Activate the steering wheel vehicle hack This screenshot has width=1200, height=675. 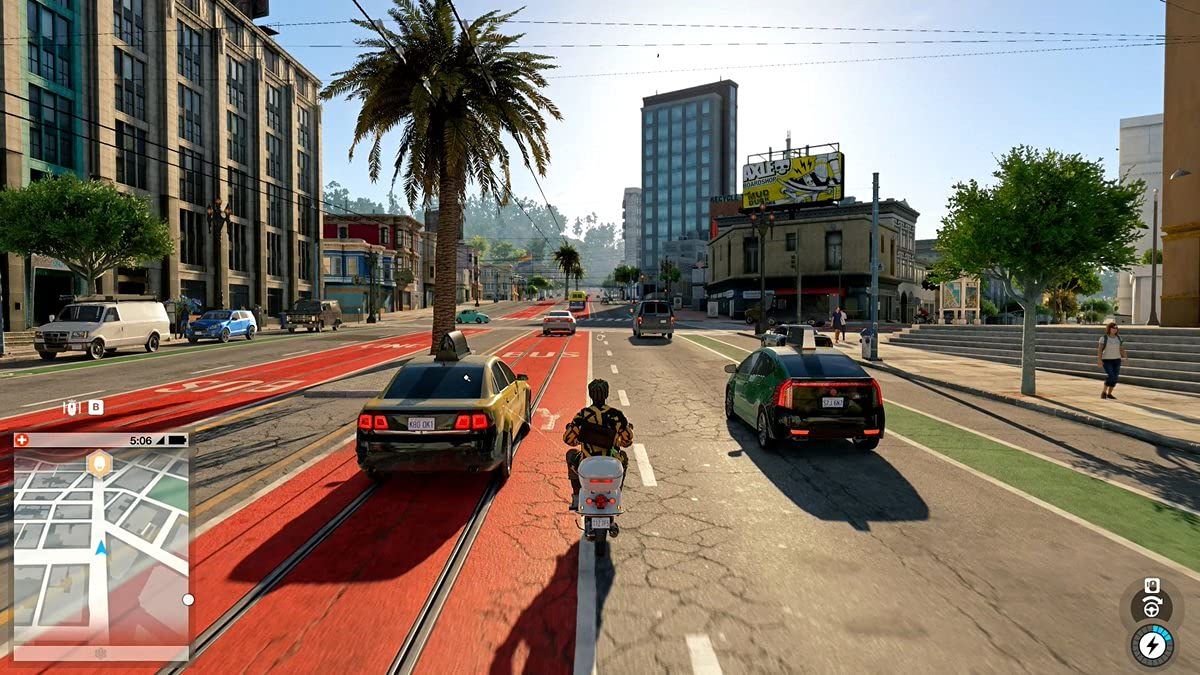point(1151,607)
